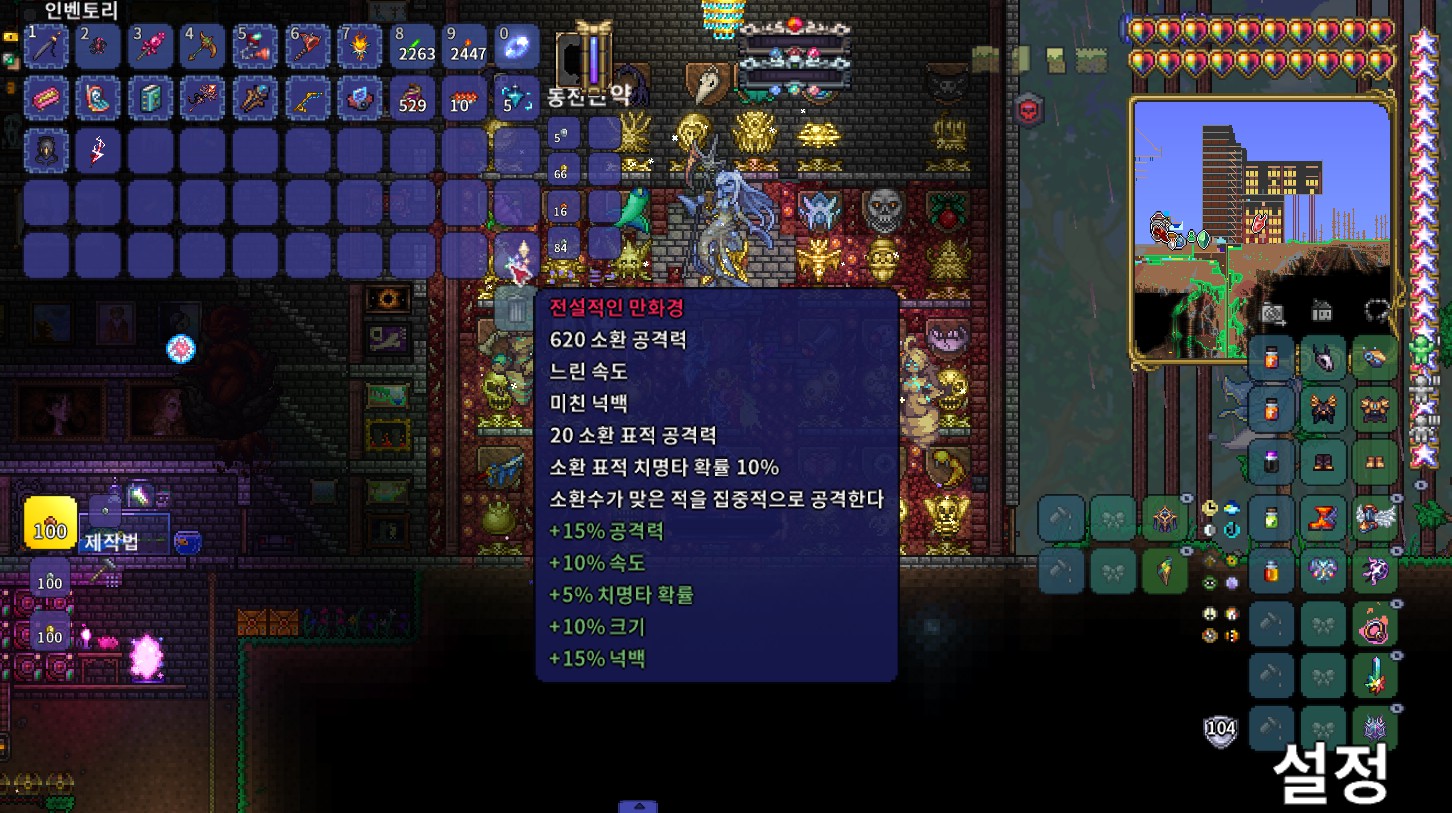The width and height of the screenshot is (1452, 813).
Task: Open the crafting window hammer button
Action: coord(104,571)
